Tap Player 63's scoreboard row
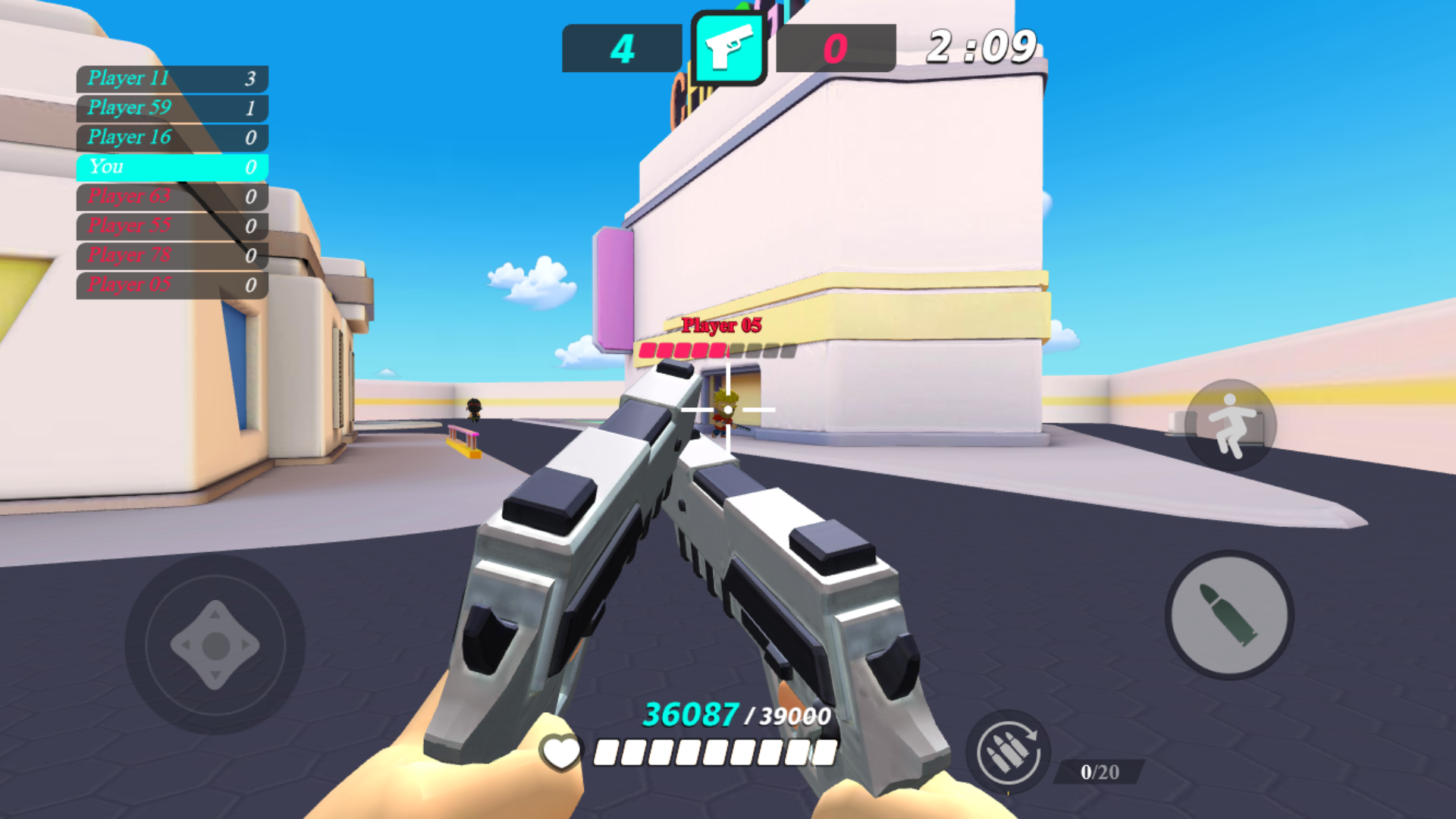The image size is (1456, 819). point(171,197)
